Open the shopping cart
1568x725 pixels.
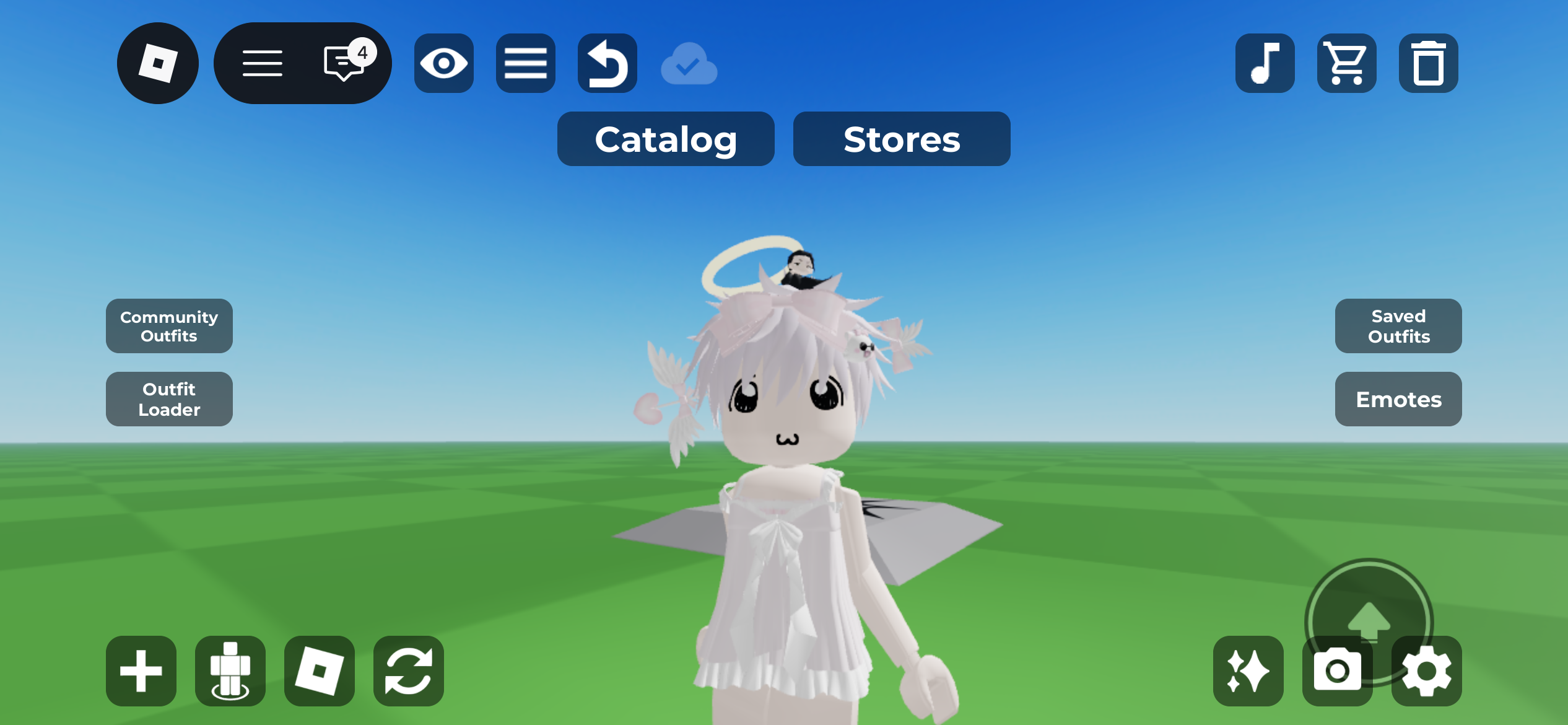pyautogui.click(x=1347, y=63)
